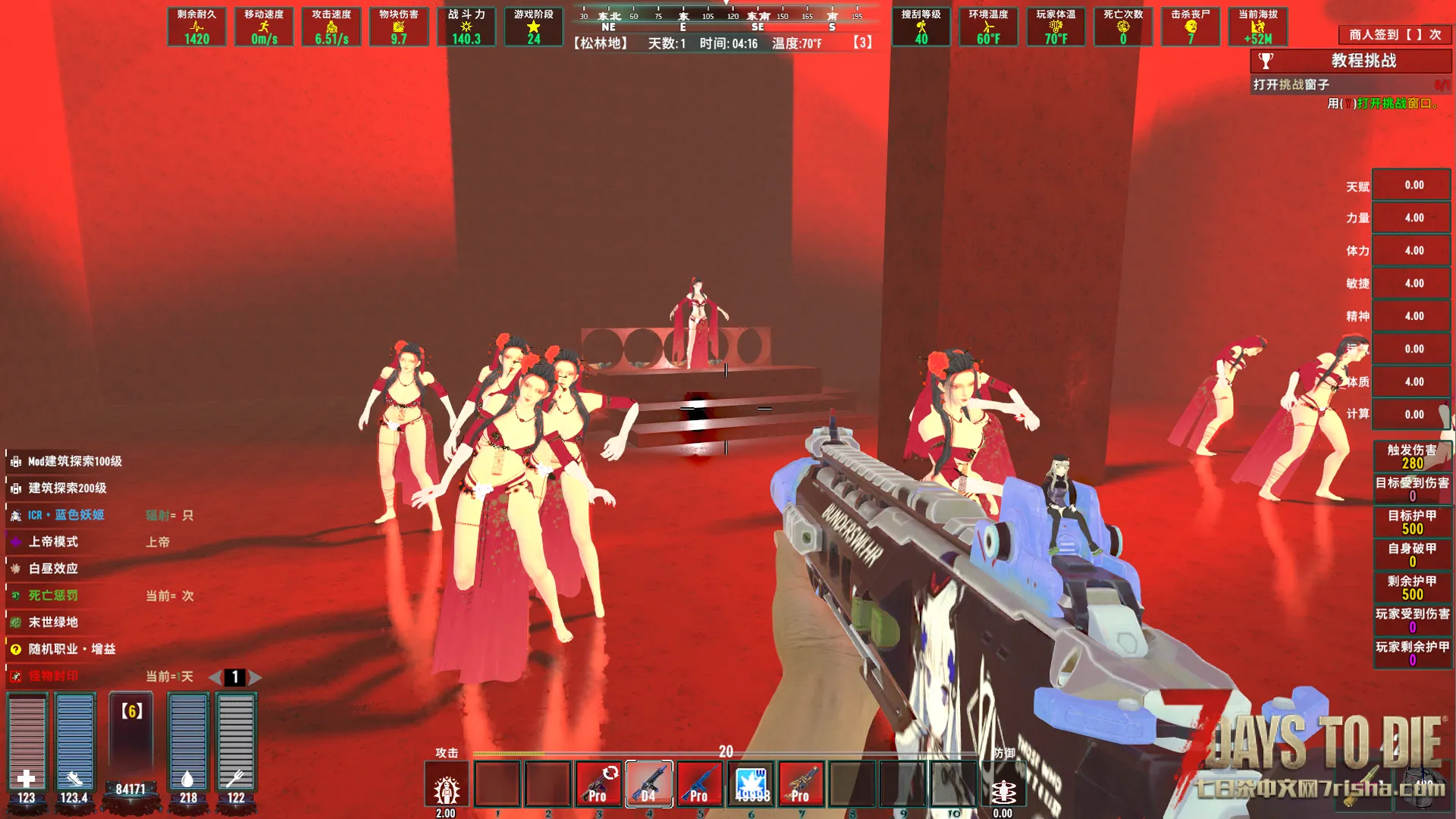Click the 攻击 attack stat icon
The height and width of the screenshot is (819, 1456).
click(447, 790)
